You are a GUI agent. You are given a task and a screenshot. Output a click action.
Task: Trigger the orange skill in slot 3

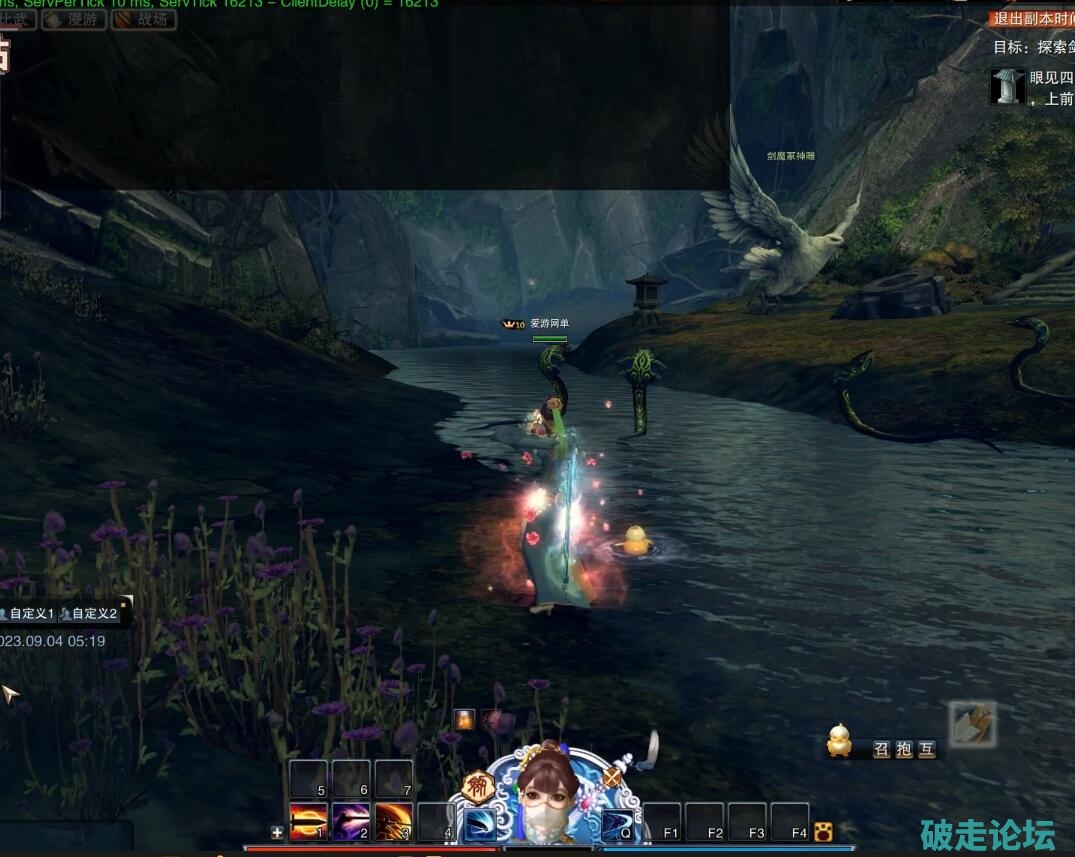(393, 821)
